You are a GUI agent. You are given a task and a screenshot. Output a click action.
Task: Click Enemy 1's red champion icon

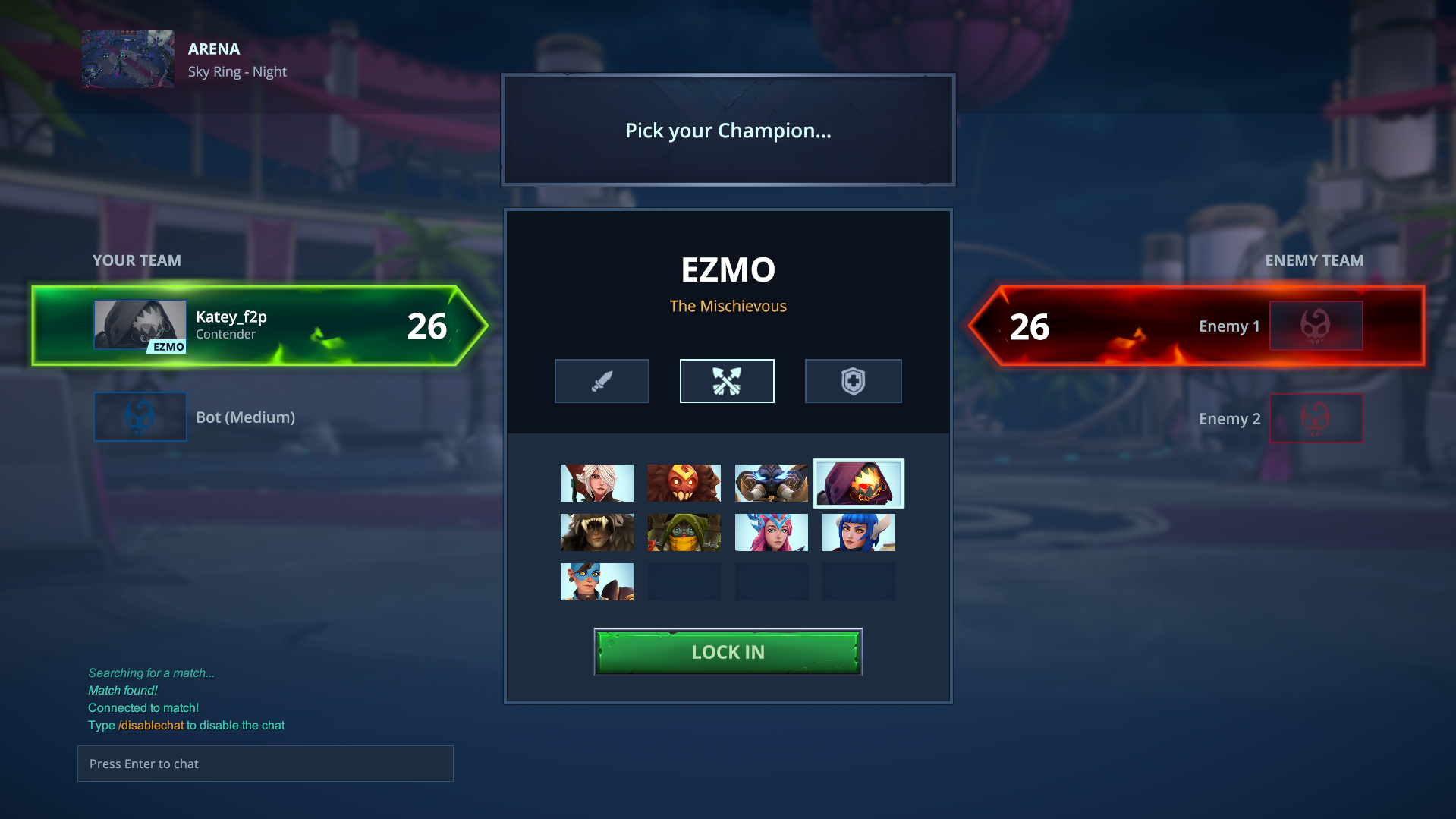(1316, 325)
